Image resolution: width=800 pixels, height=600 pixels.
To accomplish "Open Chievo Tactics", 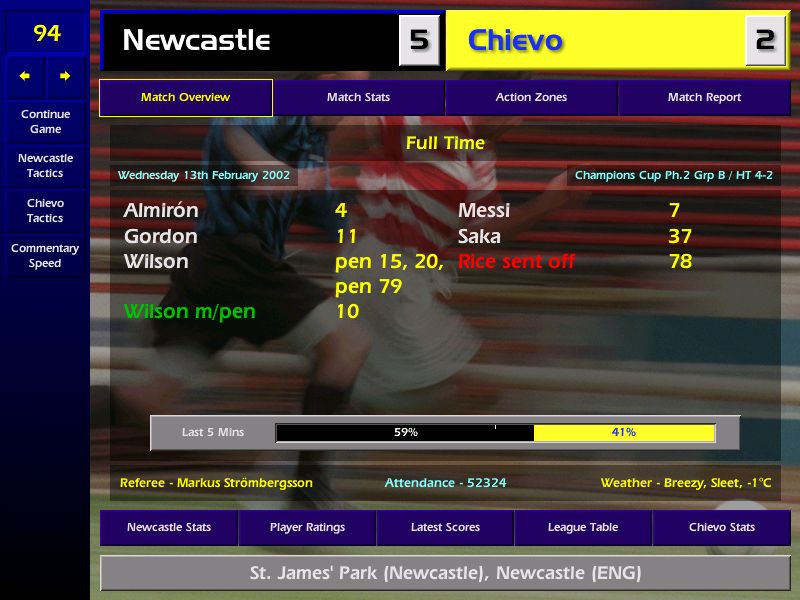I will pyautogui.click(x=45, y=210).
